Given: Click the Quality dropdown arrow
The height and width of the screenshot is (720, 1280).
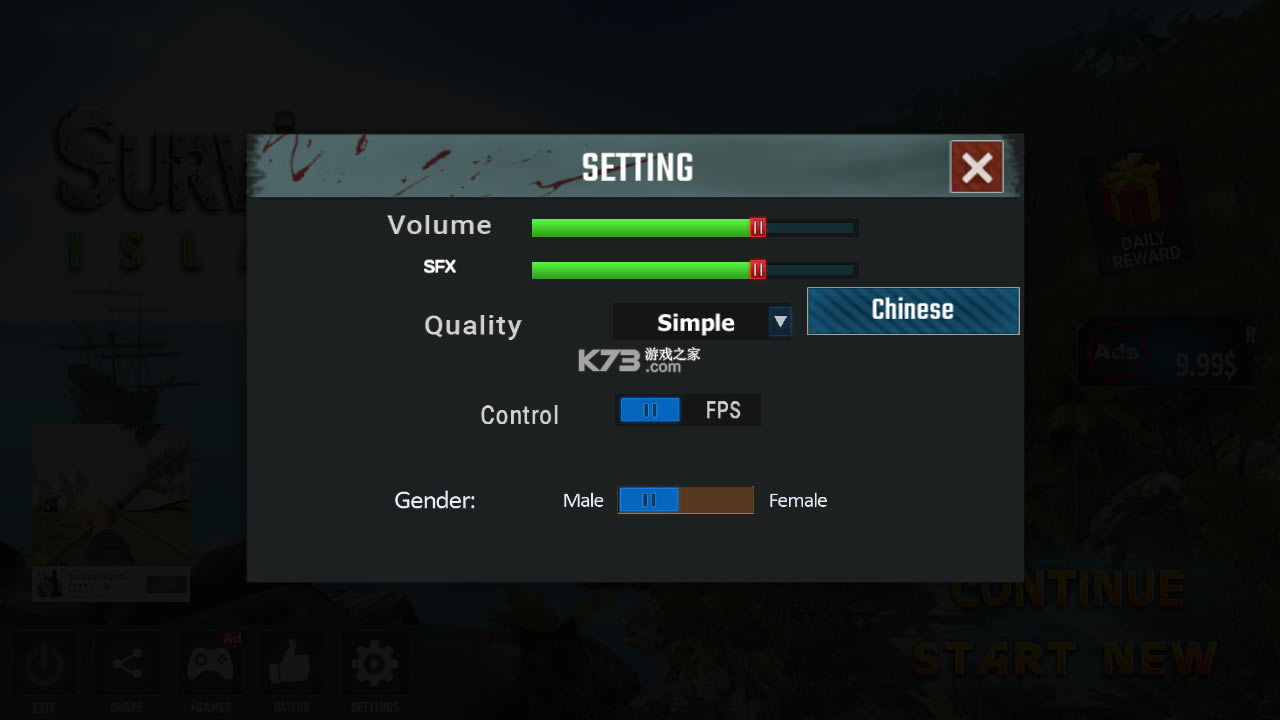Looking at the screenshot, I should click(779, 322).
